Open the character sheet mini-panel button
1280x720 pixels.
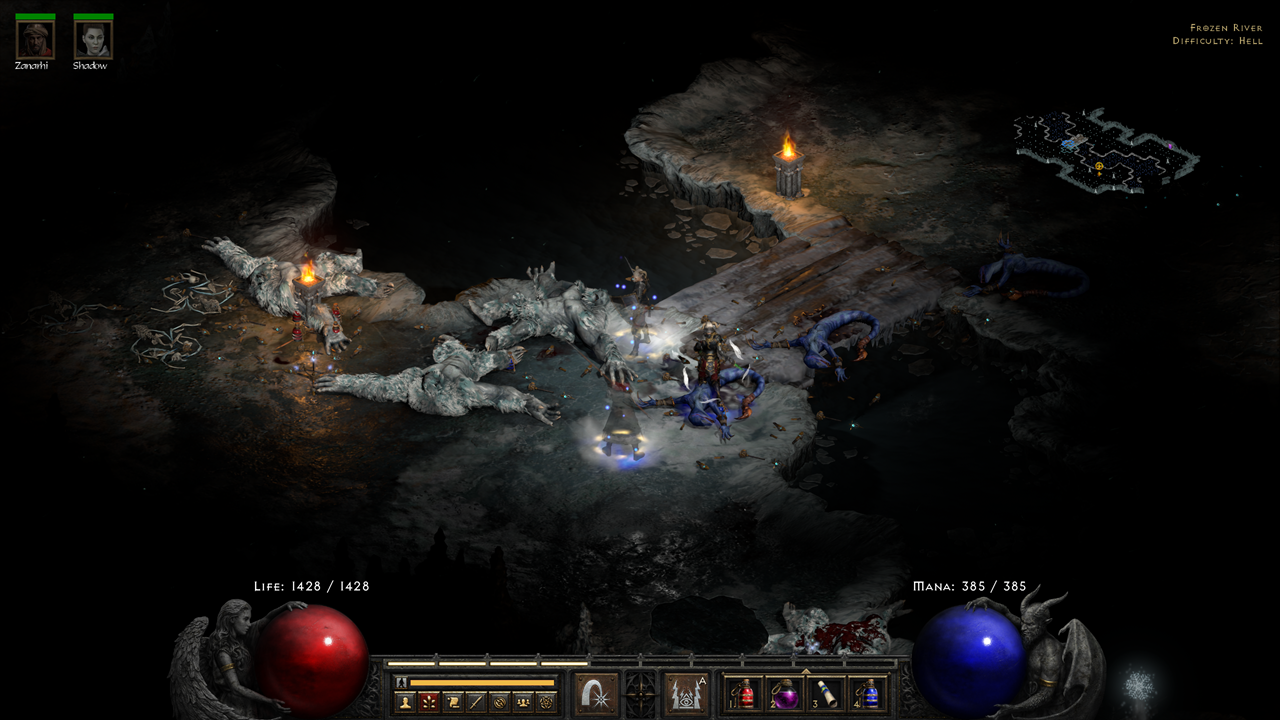(406, 702)
